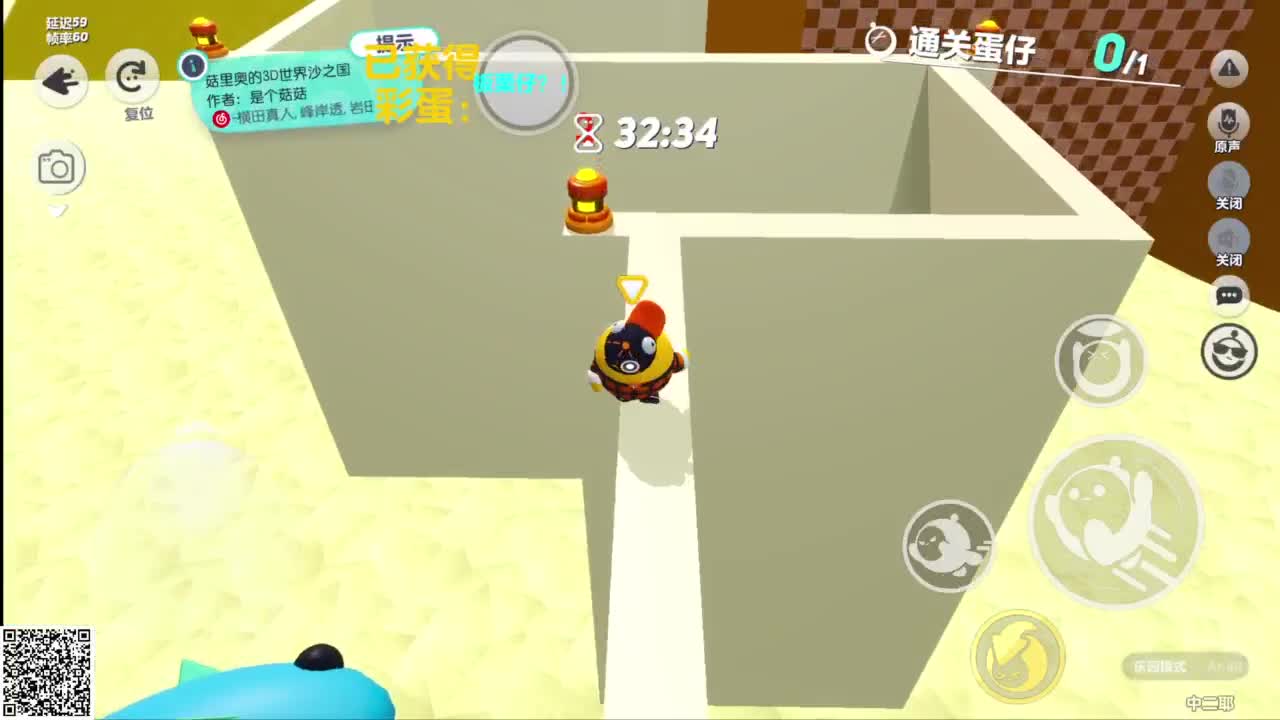Viewport: 1280px width, 720px height.
Task: Tap the 复位 reset position icon
Action: (133, 75)
